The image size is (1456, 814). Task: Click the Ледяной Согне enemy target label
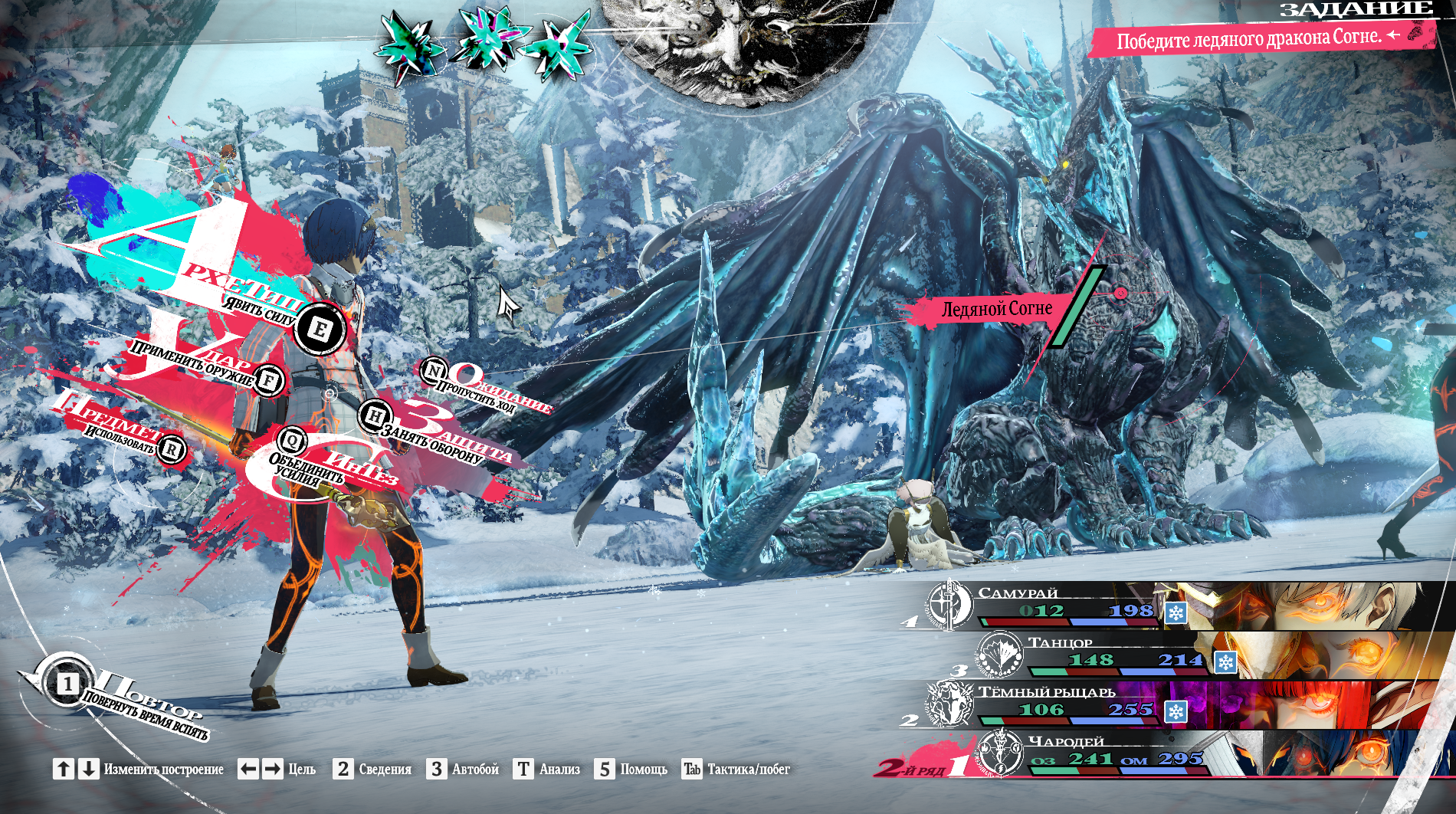point(996,309)
